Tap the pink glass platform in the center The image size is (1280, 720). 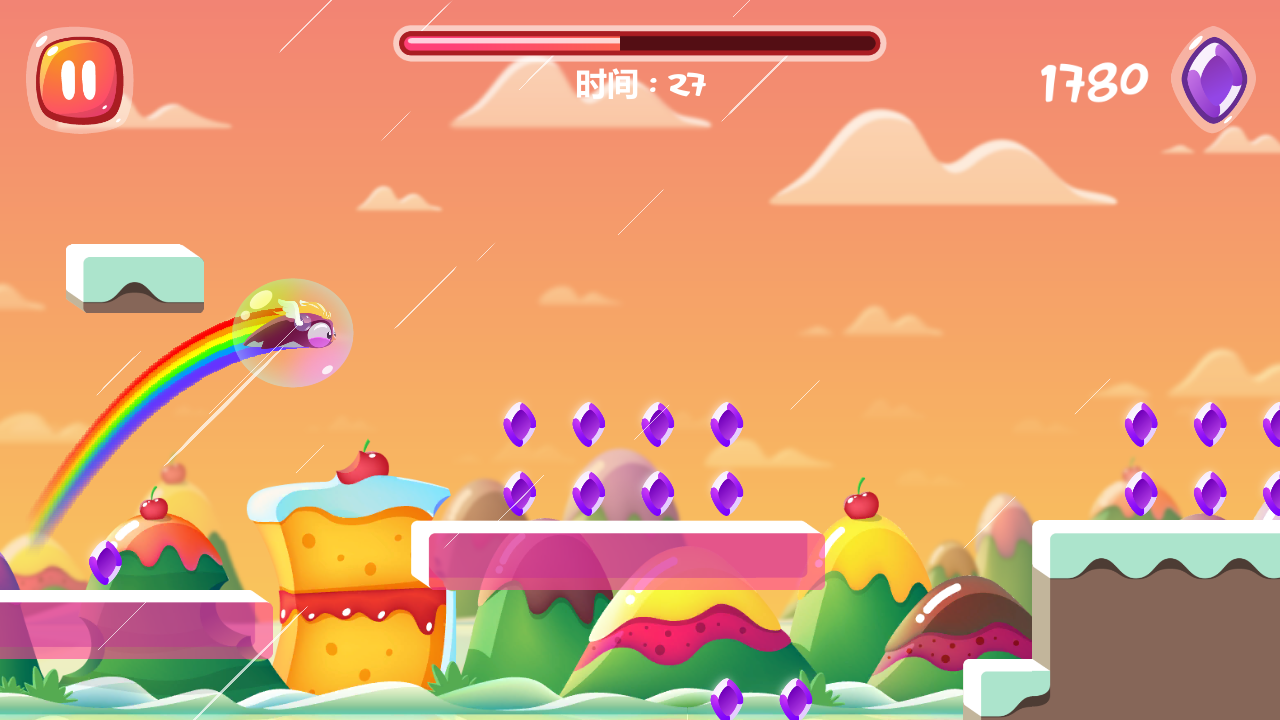(620, 555)
